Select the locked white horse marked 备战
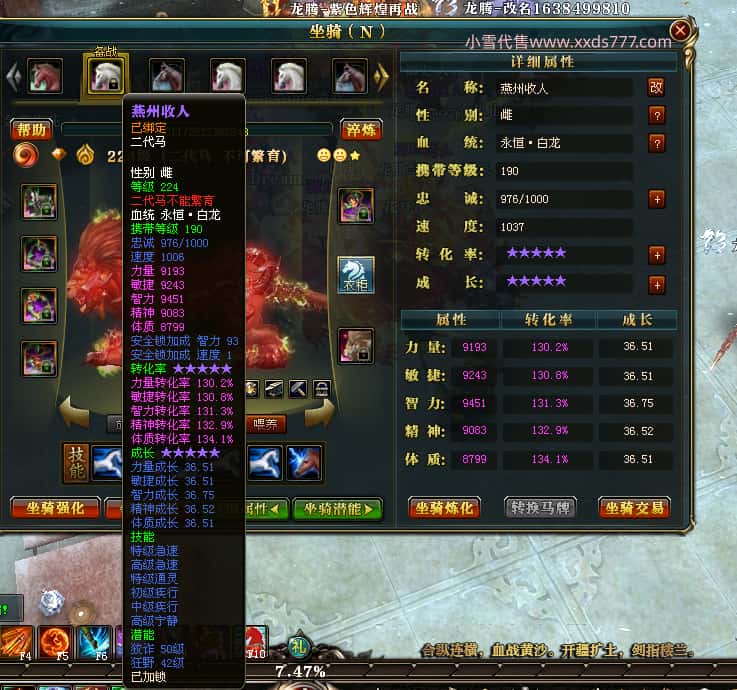737x690 pixels. [x=105, y=76]
